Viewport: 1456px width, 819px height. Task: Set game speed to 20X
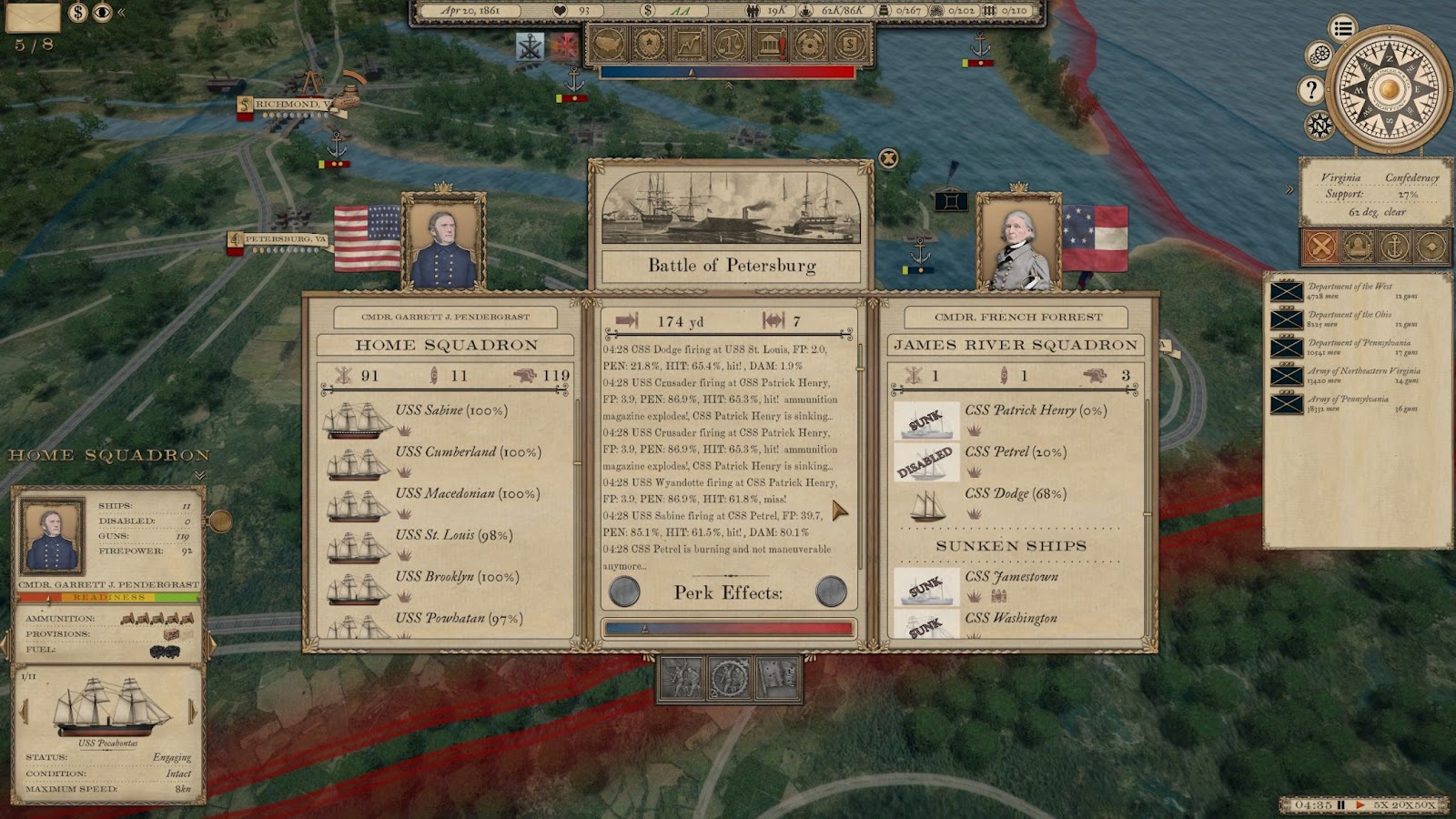[1401, 805]
